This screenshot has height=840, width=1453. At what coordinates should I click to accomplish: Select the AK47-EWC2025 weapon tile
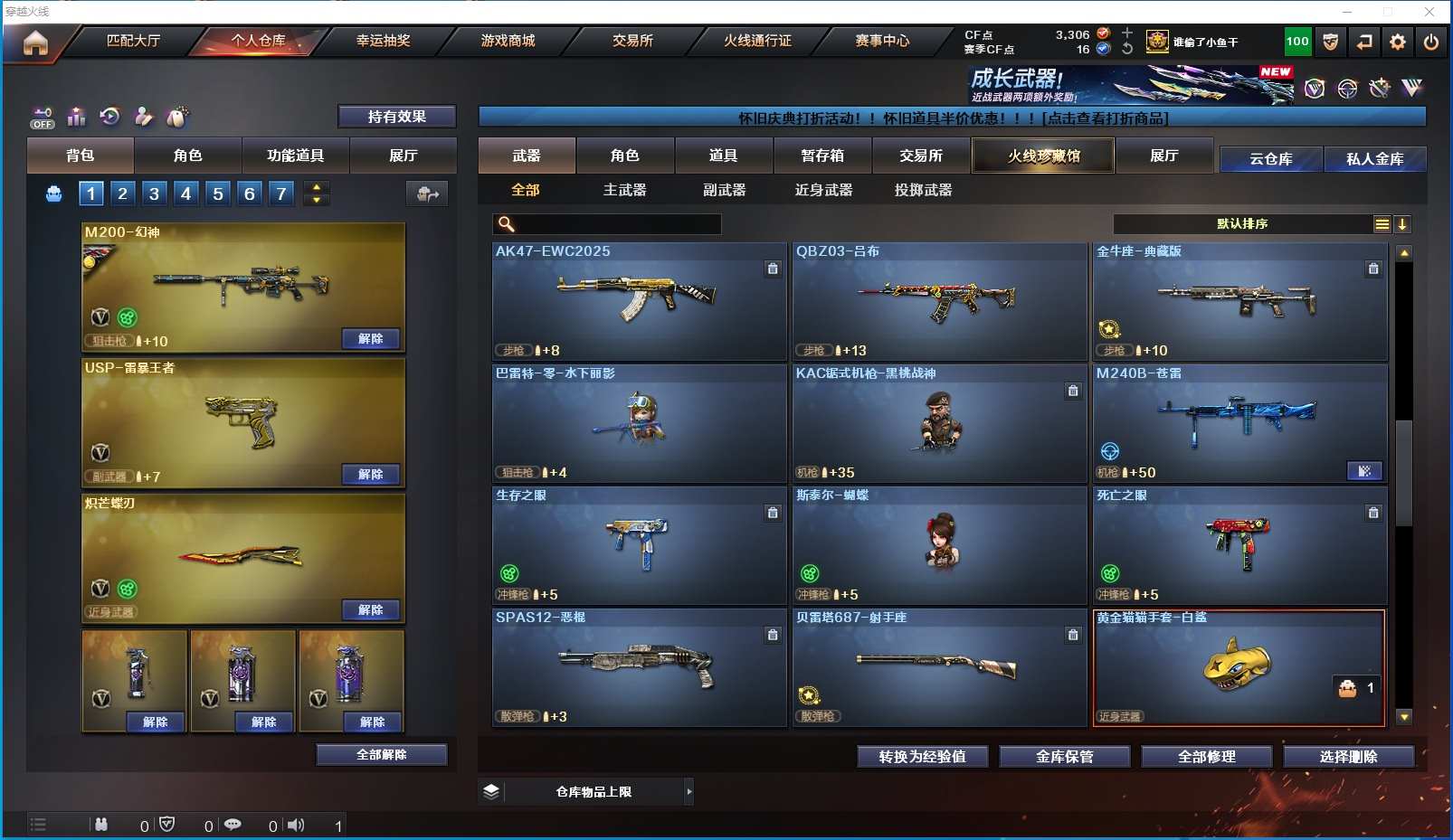[639, 301]
